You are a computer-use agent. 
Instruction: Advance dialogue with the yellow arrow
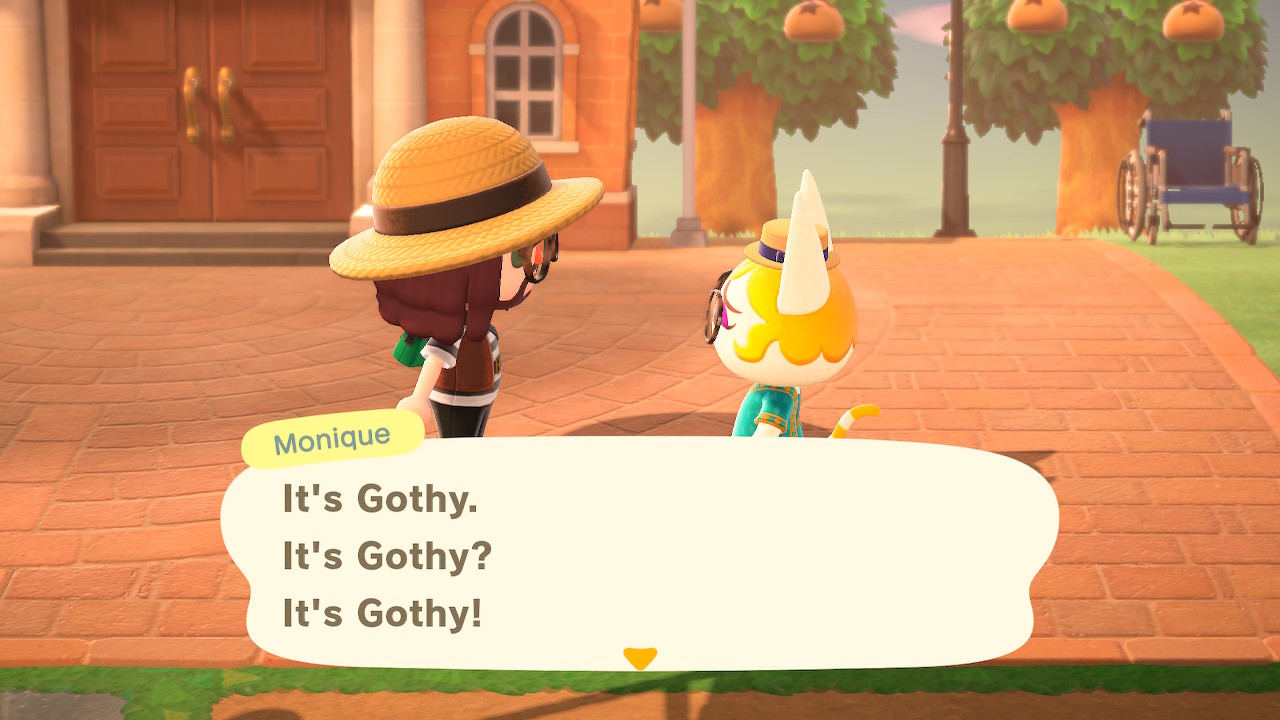639,658
